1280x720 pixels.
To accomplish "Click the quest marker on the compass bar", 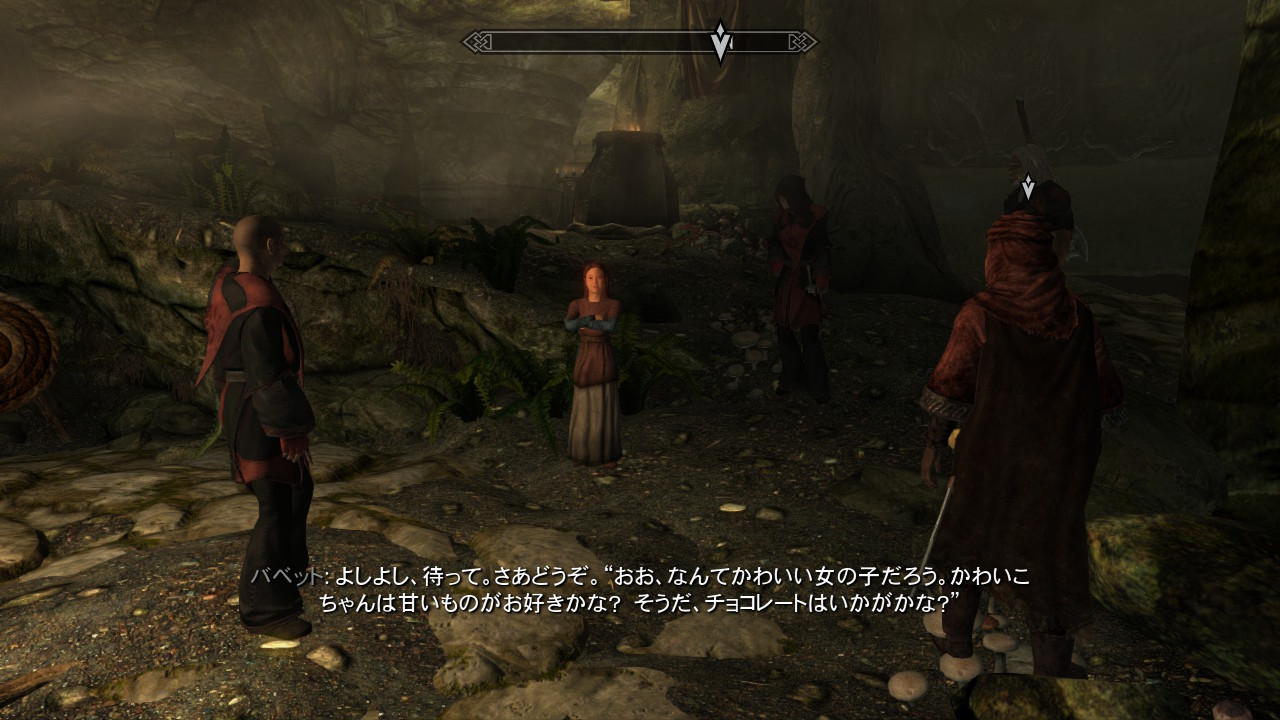I will point(720,42).
